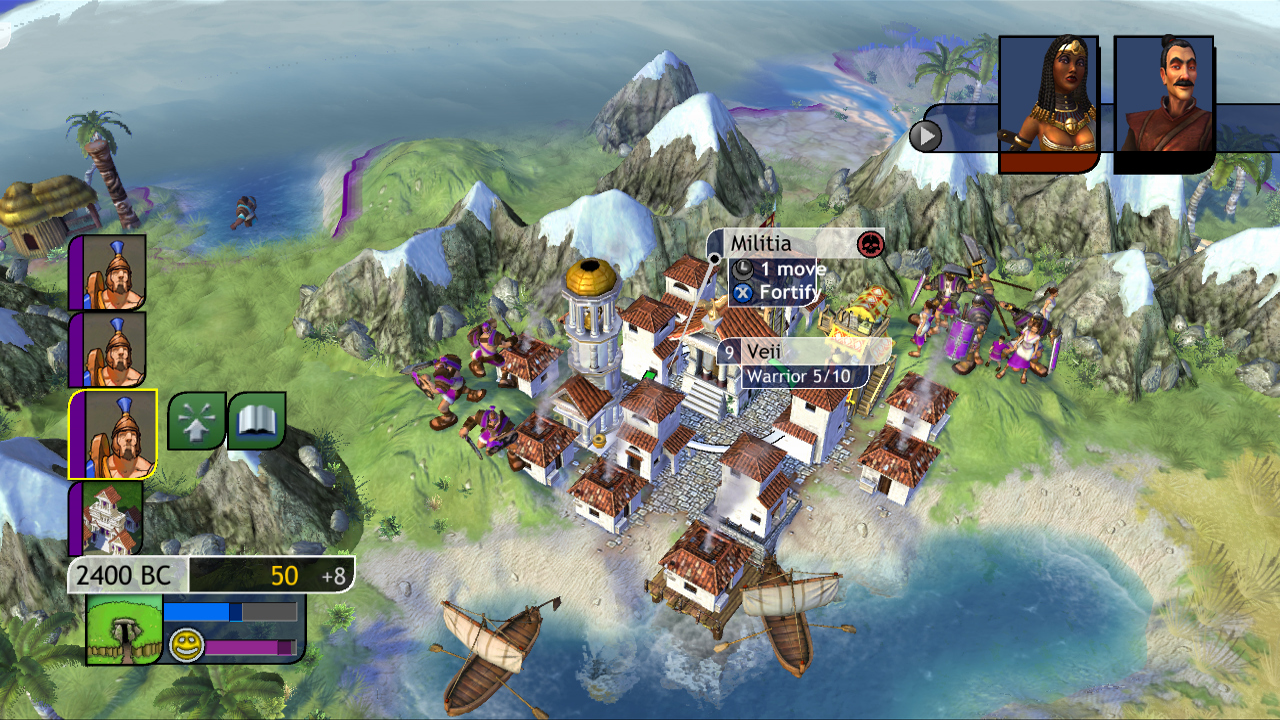
Task: Click the terrain tile icon showing a cave
Action: tap(124, 629)
